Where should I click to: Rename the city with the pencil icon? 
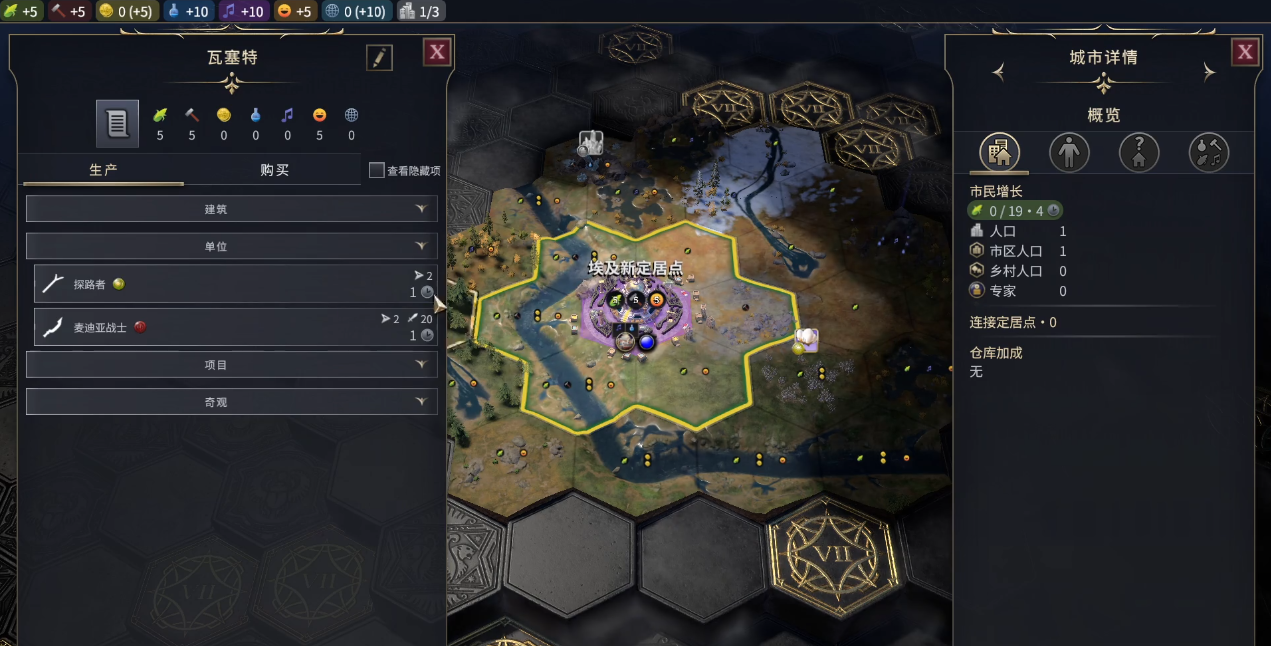click(x=379, y=58)
